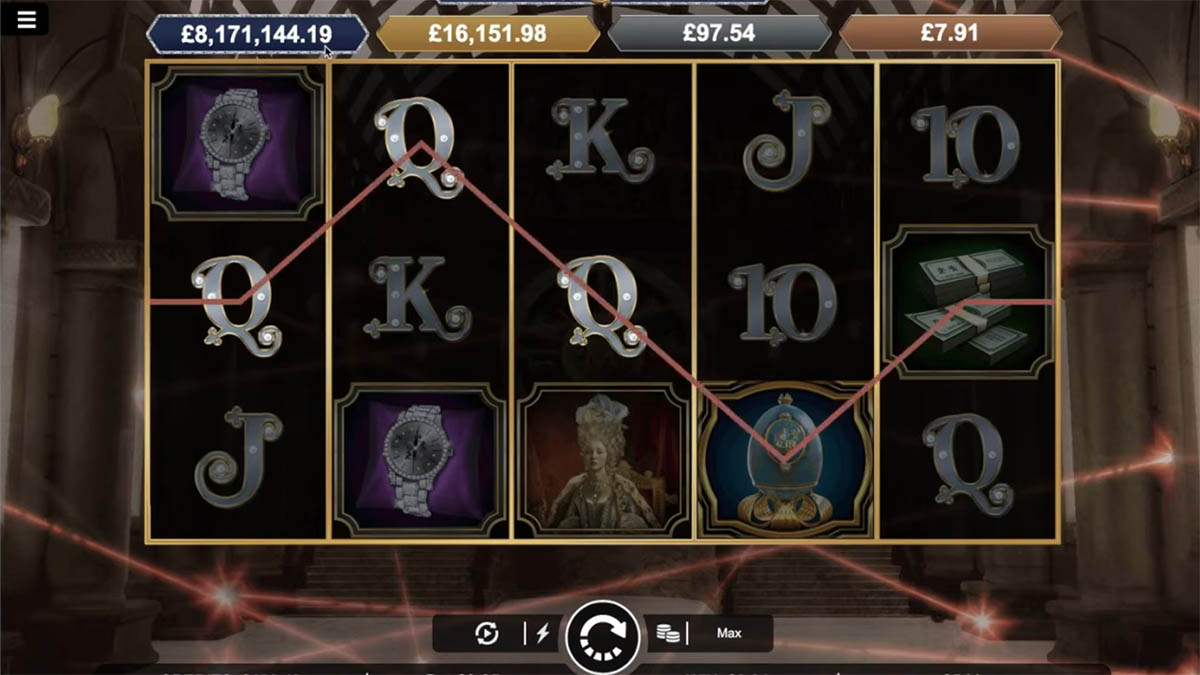Select the Max bet button
This screenshot has height=675, width=1200.
729,633
